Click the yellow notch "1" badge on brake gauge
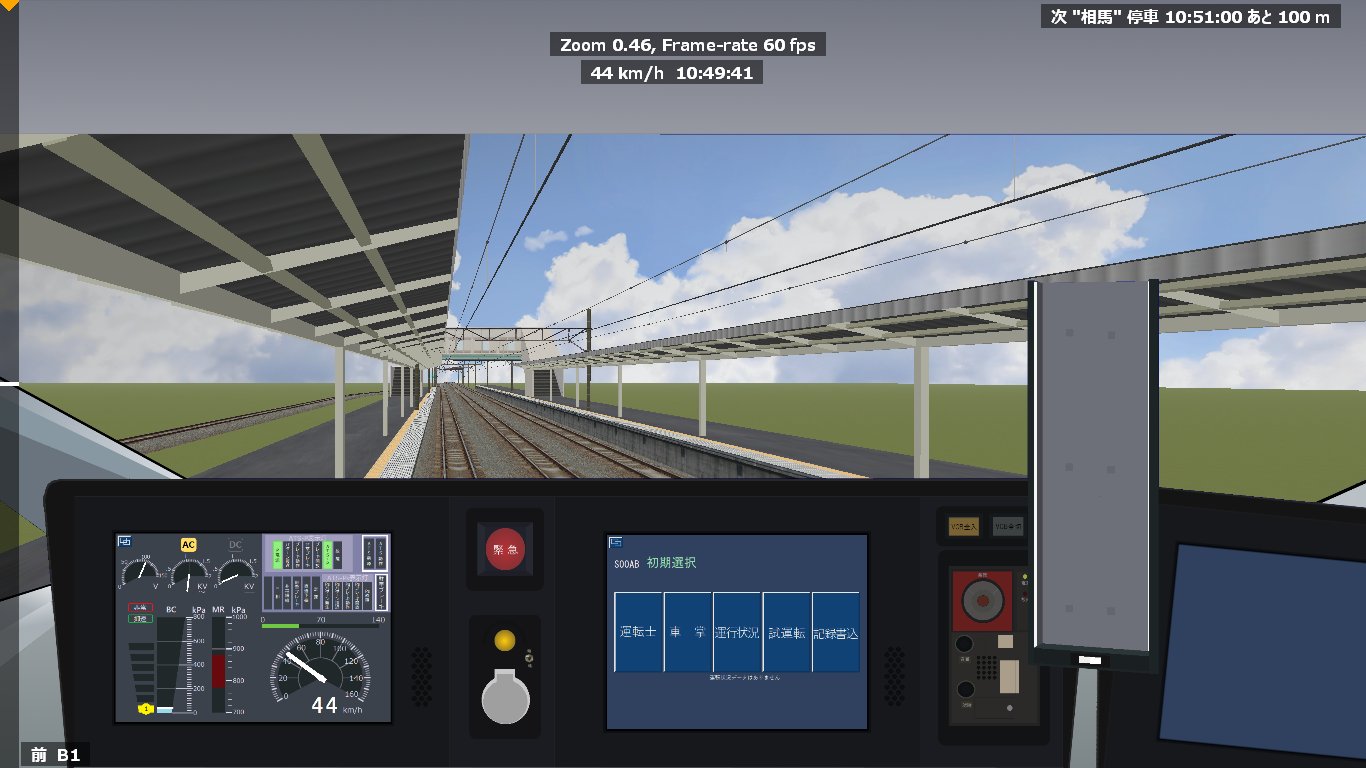The height and width of the screenshot is (768, 1366). click(145, 708)
